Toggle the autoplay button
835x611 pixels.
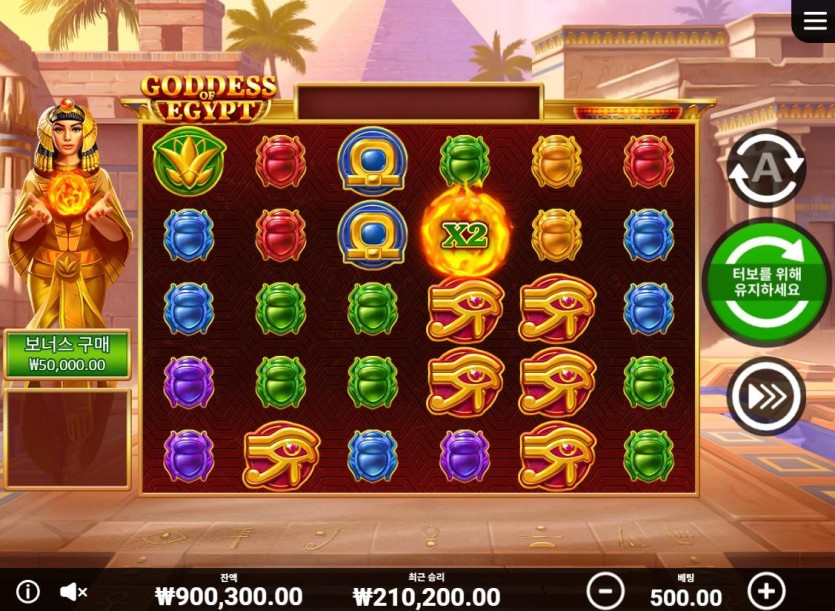tap(766, 169)
